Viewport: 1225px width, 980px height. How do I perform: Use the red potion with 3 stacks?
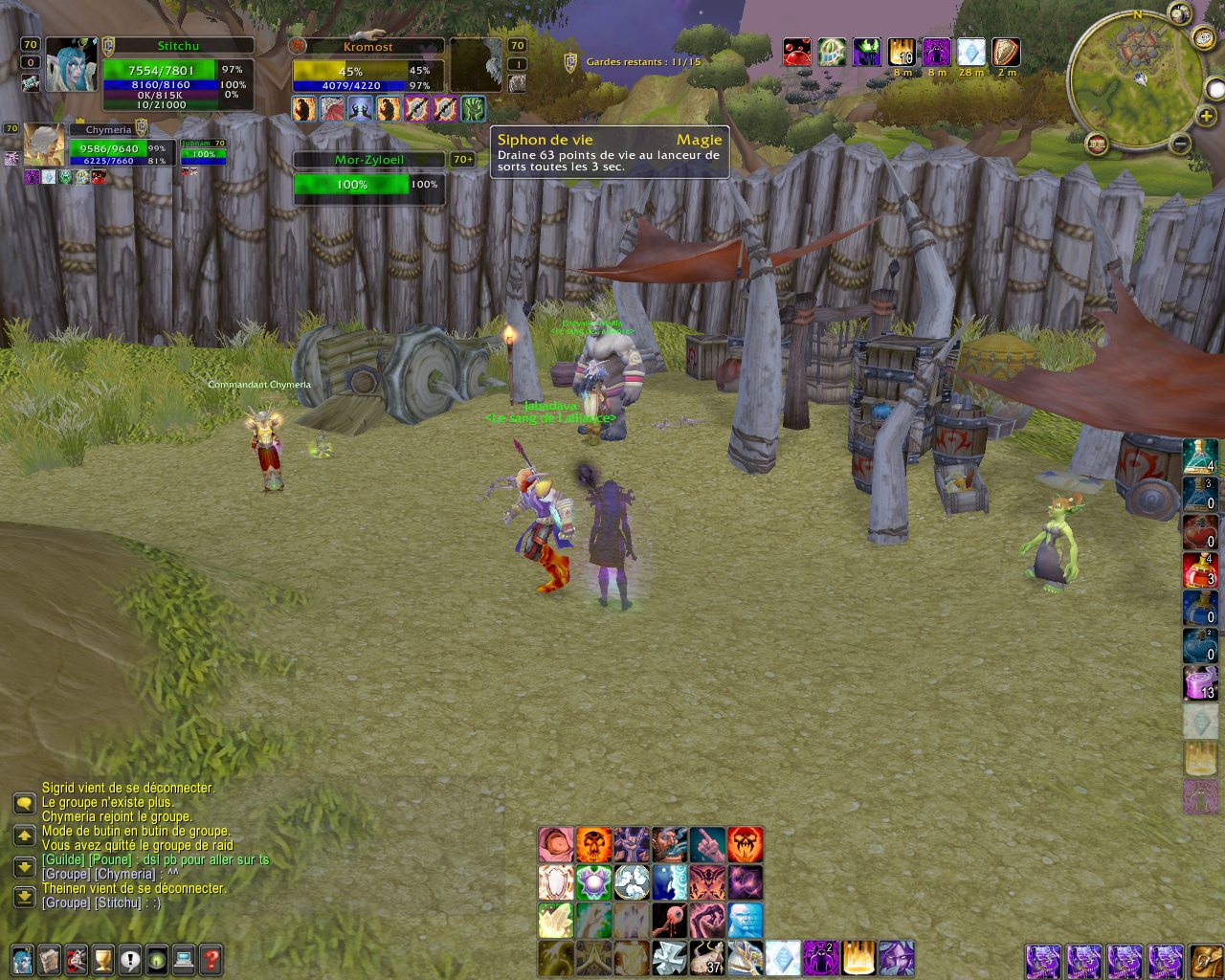(x=1200, y=569)
